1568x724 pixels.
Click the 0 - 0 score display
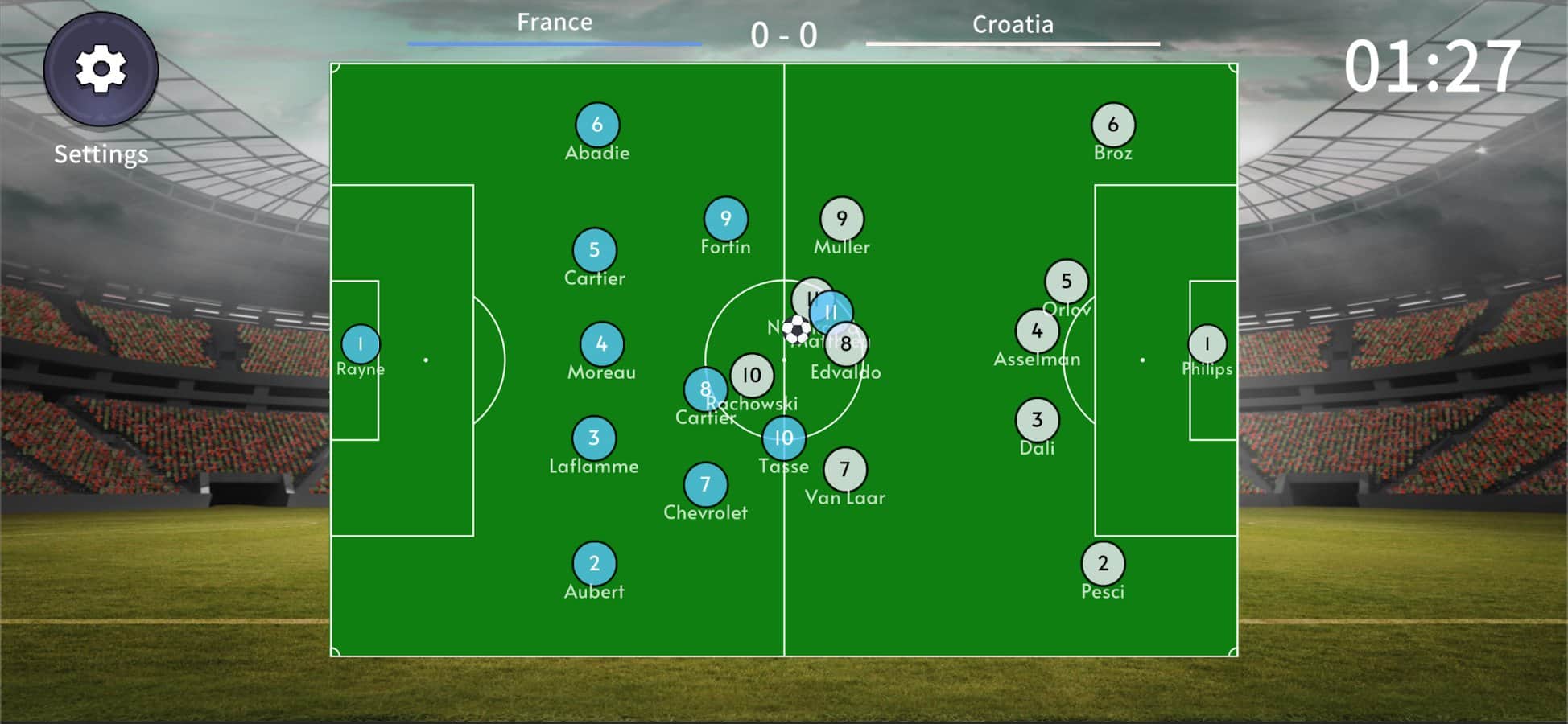pos(782,35)
